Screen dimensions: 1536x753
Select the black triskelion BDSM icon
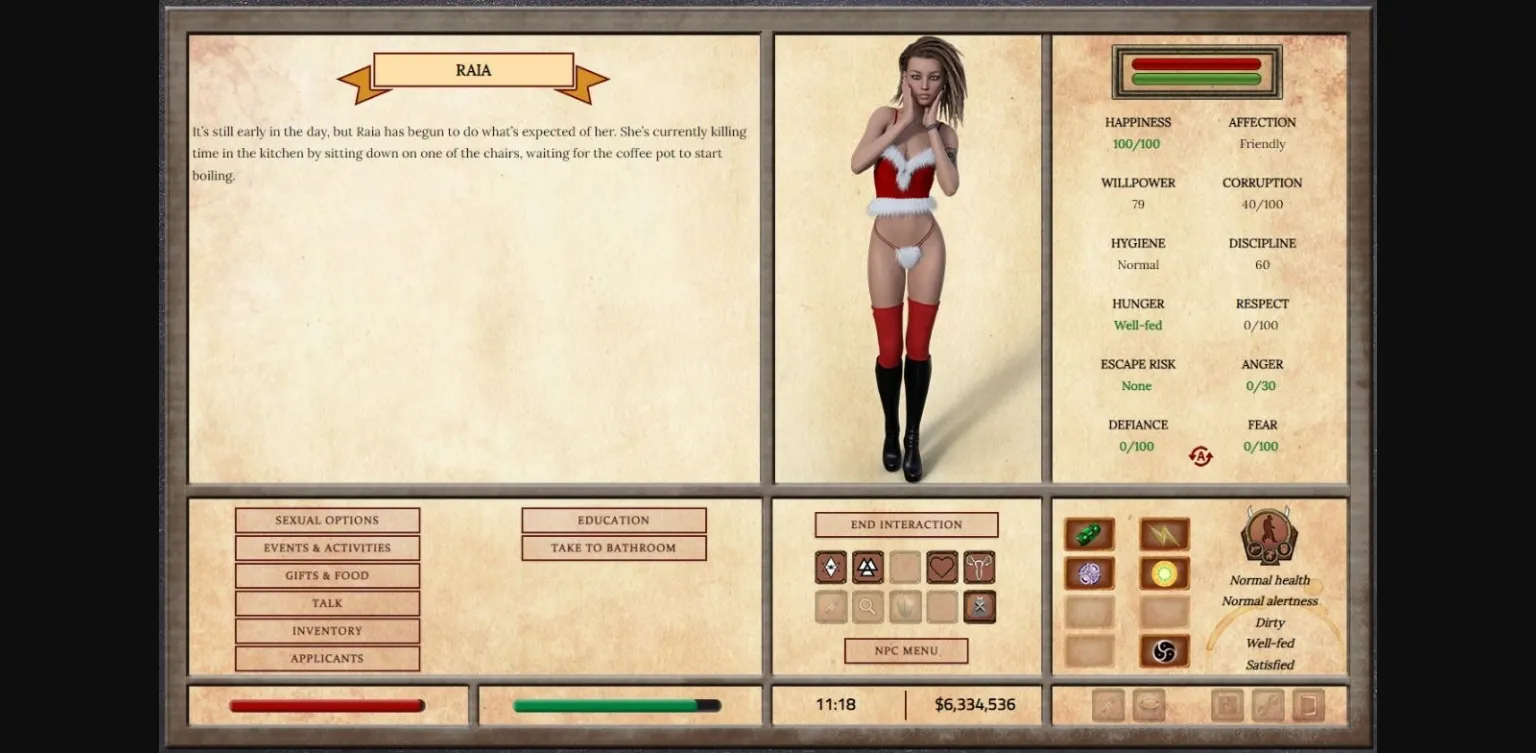point(1163,650)
